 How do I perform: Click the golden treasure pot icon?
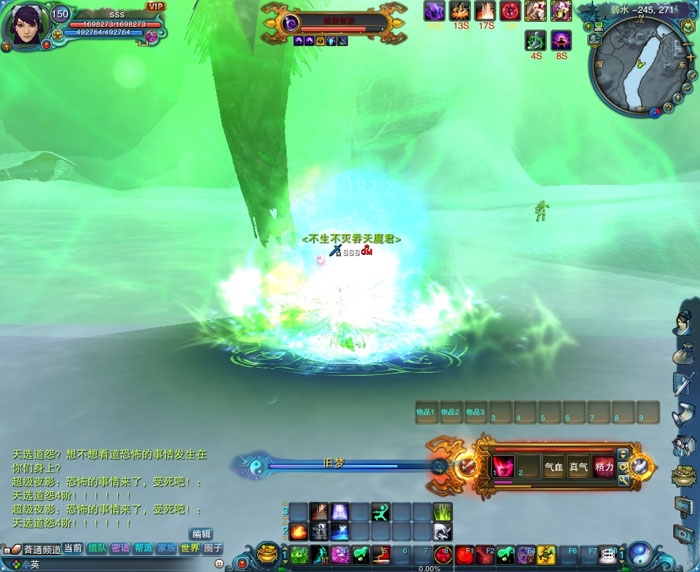click(267, 553)
